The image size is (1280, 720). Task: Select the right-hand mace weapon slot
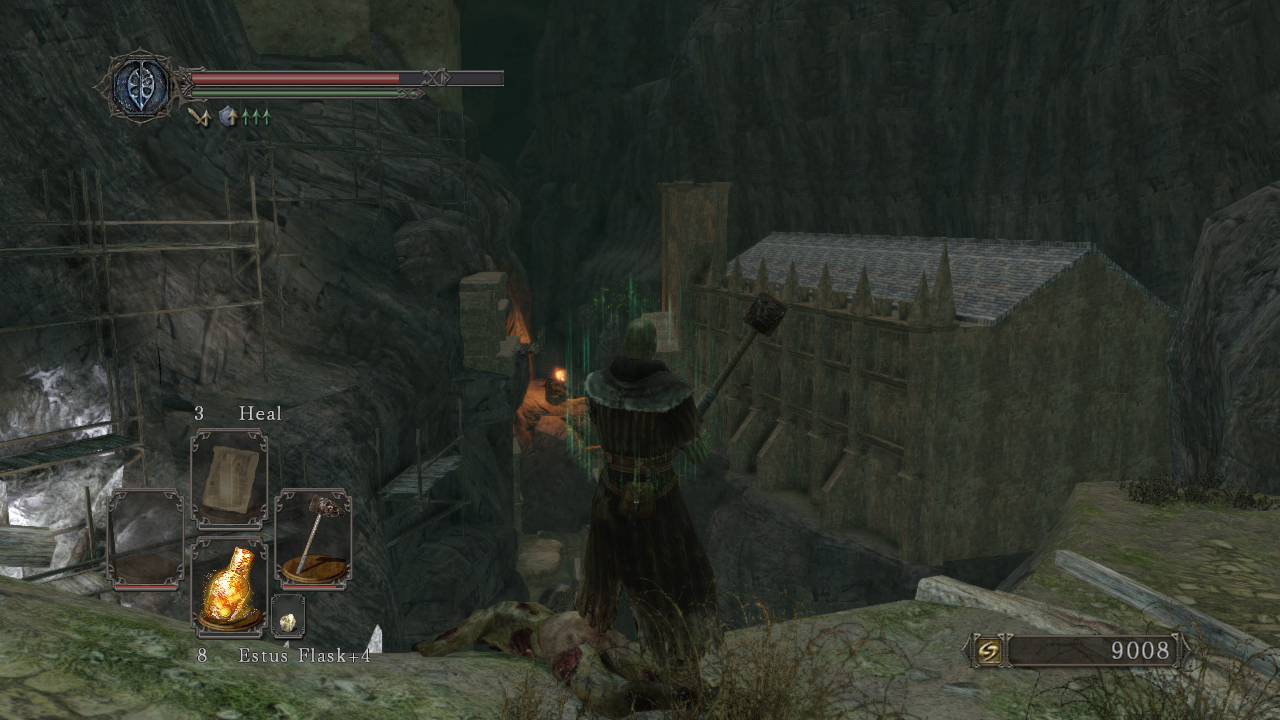click(x=312, y=538)
